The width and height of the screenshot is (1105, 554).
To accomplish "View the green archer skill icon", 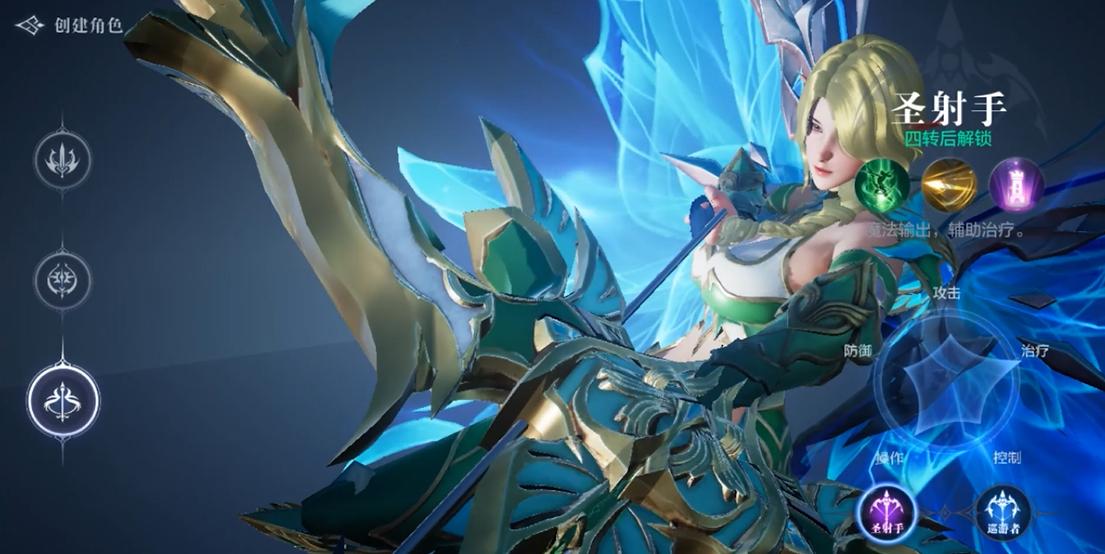I will (883, 185).
